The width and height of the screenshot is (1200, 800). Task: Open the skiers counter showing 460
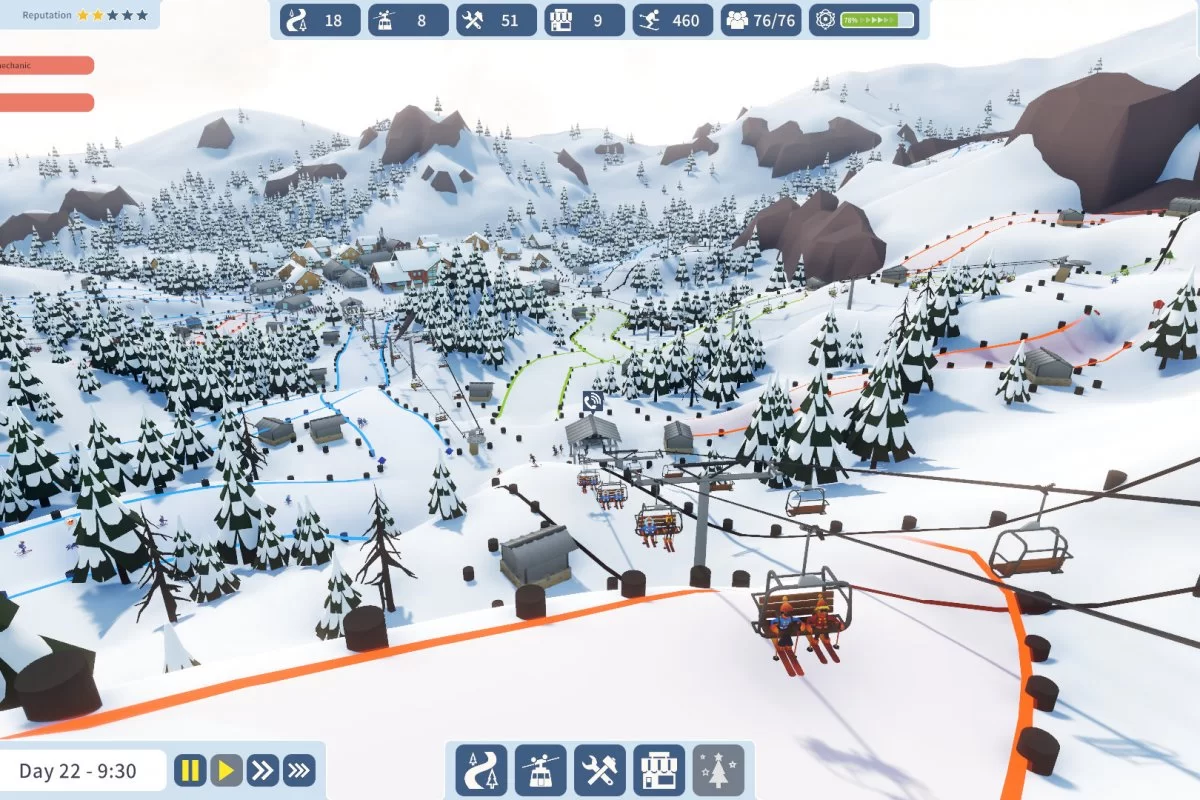click(x=671, y=20)
